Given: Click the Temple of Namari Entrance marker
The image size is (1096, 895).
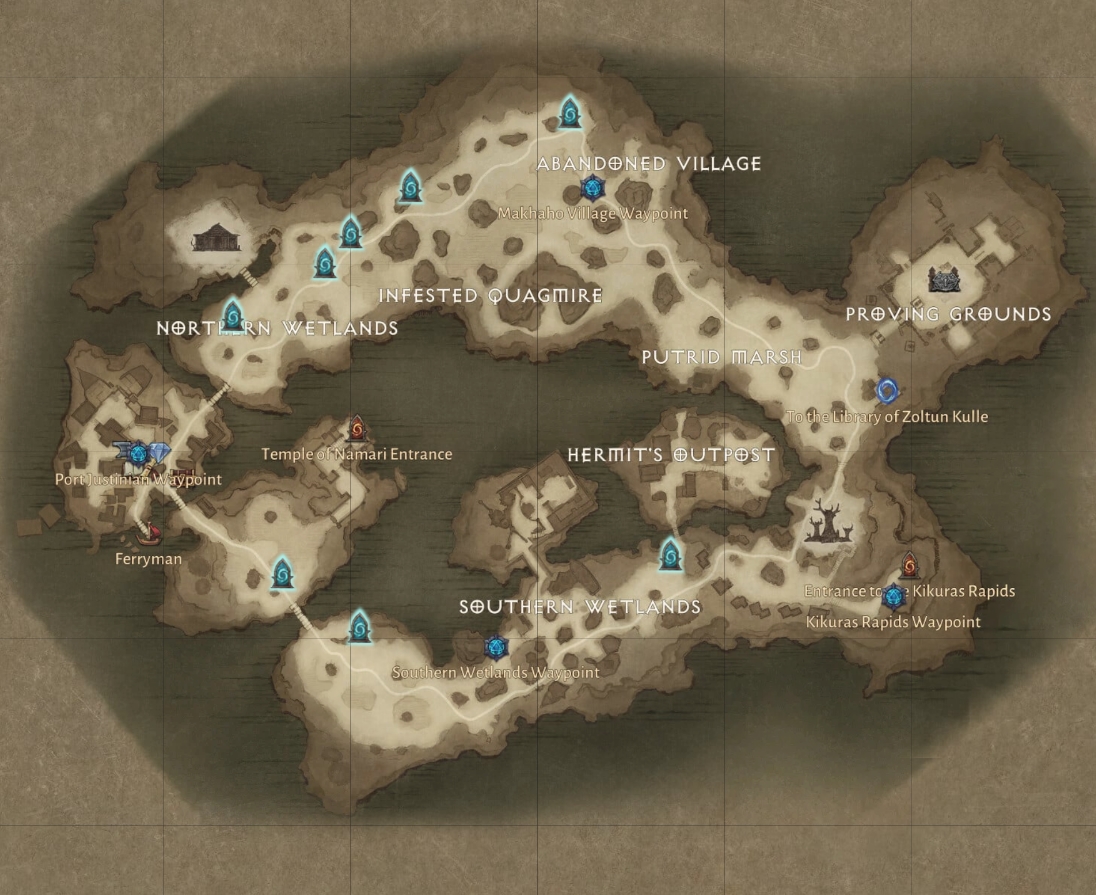Looking at the screenshot, I should (x=357, y=430).
